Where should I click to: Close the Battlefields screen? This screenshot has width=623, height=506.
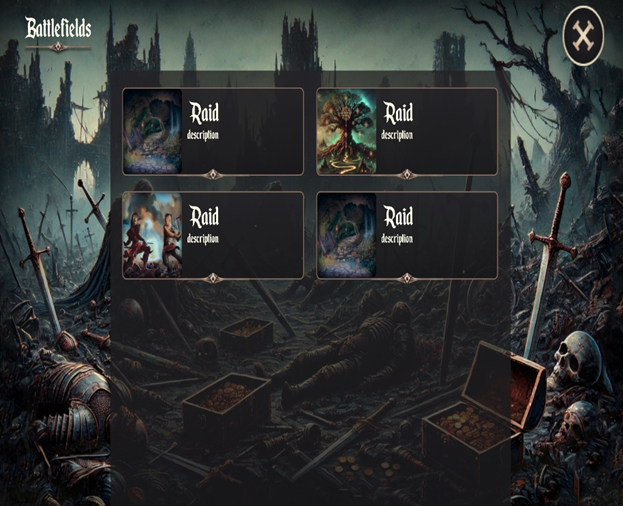tap(584, 37)
